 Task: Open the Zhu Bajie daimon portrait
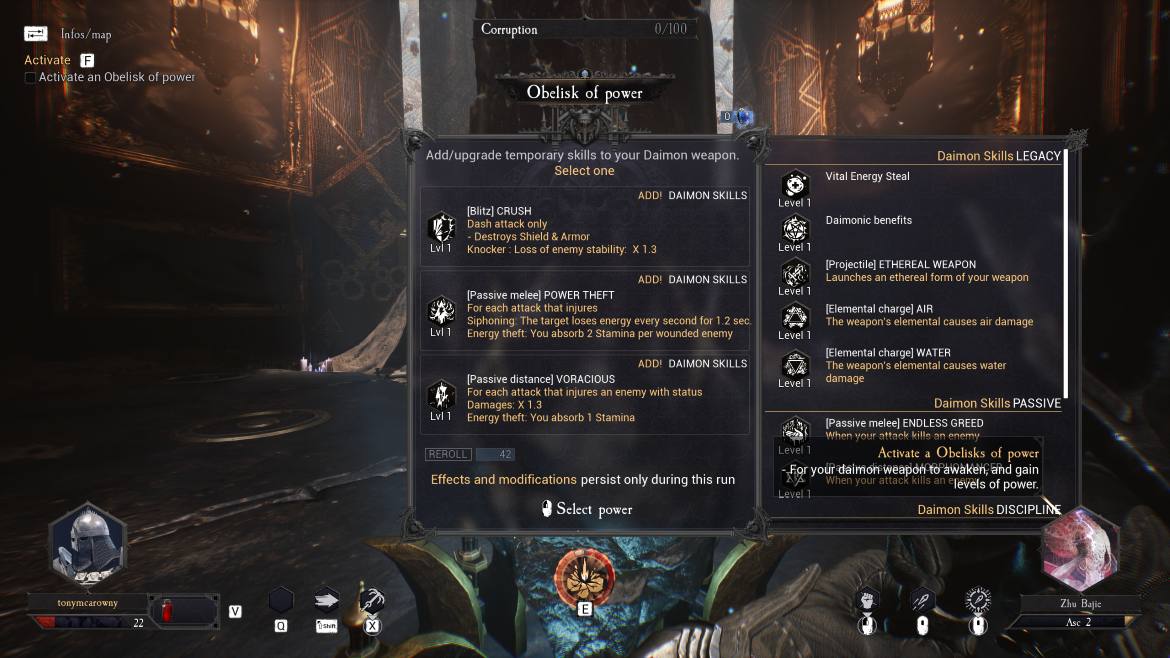[x=1080, y=550]
